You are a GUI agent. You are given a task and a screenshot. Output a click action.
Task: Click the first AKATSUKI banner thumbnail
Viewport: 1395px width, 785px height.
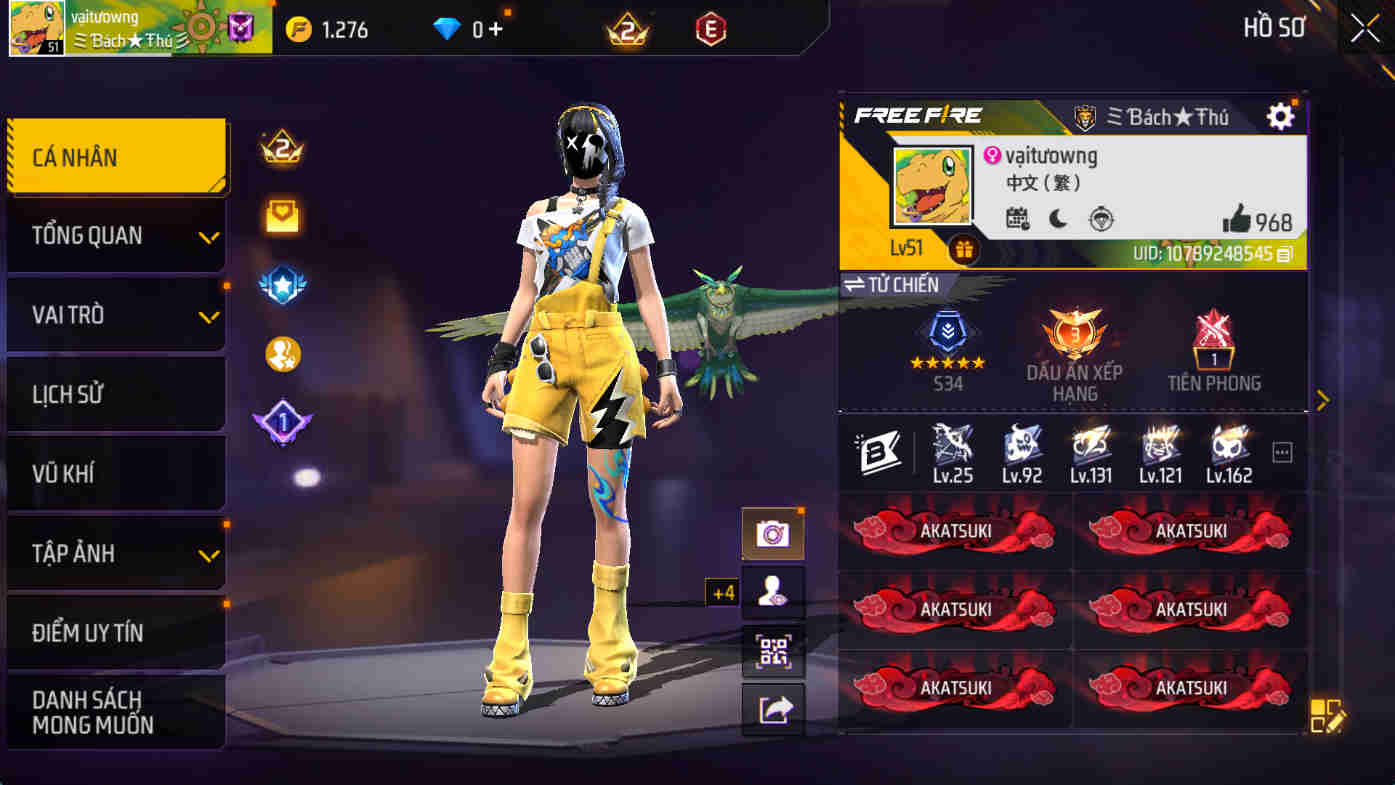pyautogui.click(x=953, y=531)
